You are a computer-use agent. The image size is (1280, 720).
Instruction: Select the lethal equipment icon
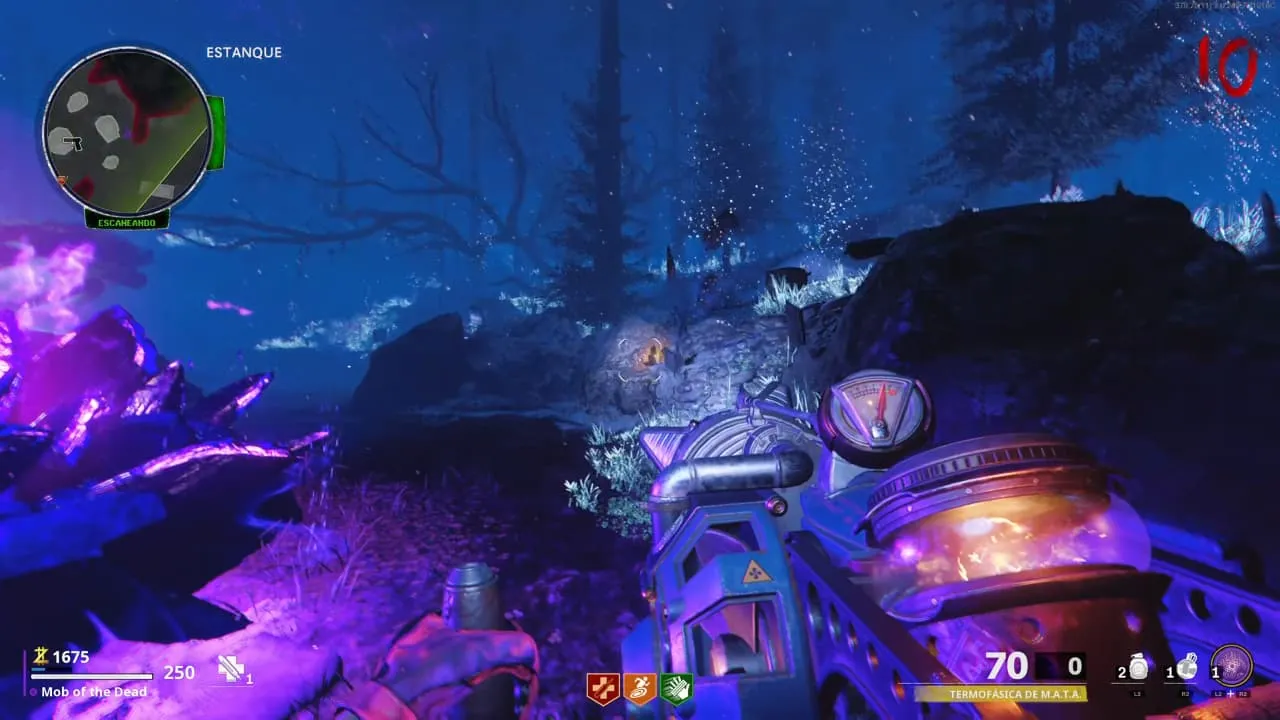click(x=1187, y=667)
